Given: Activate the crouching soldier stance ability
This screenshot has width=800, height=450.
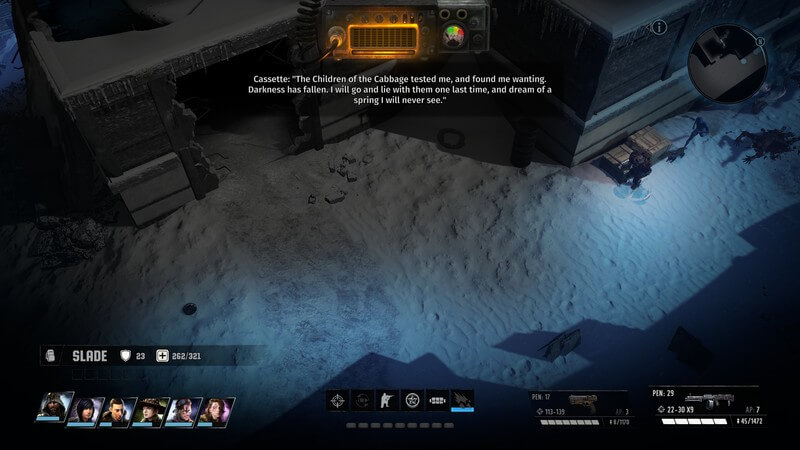Looking at the screenshot, I should click(387, 400).
